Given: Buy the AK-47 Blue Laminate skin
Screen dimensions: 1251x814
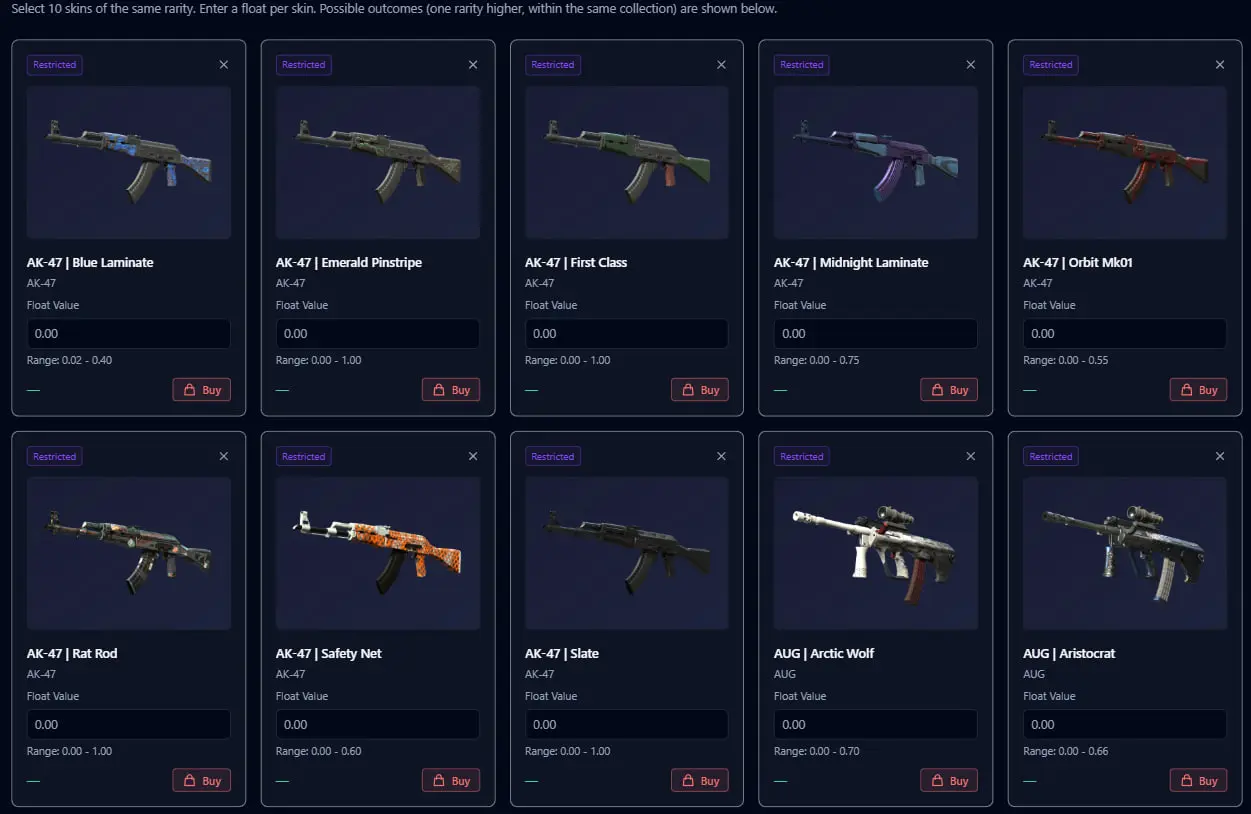Looking at the screenshot, I should coord(202,390).
